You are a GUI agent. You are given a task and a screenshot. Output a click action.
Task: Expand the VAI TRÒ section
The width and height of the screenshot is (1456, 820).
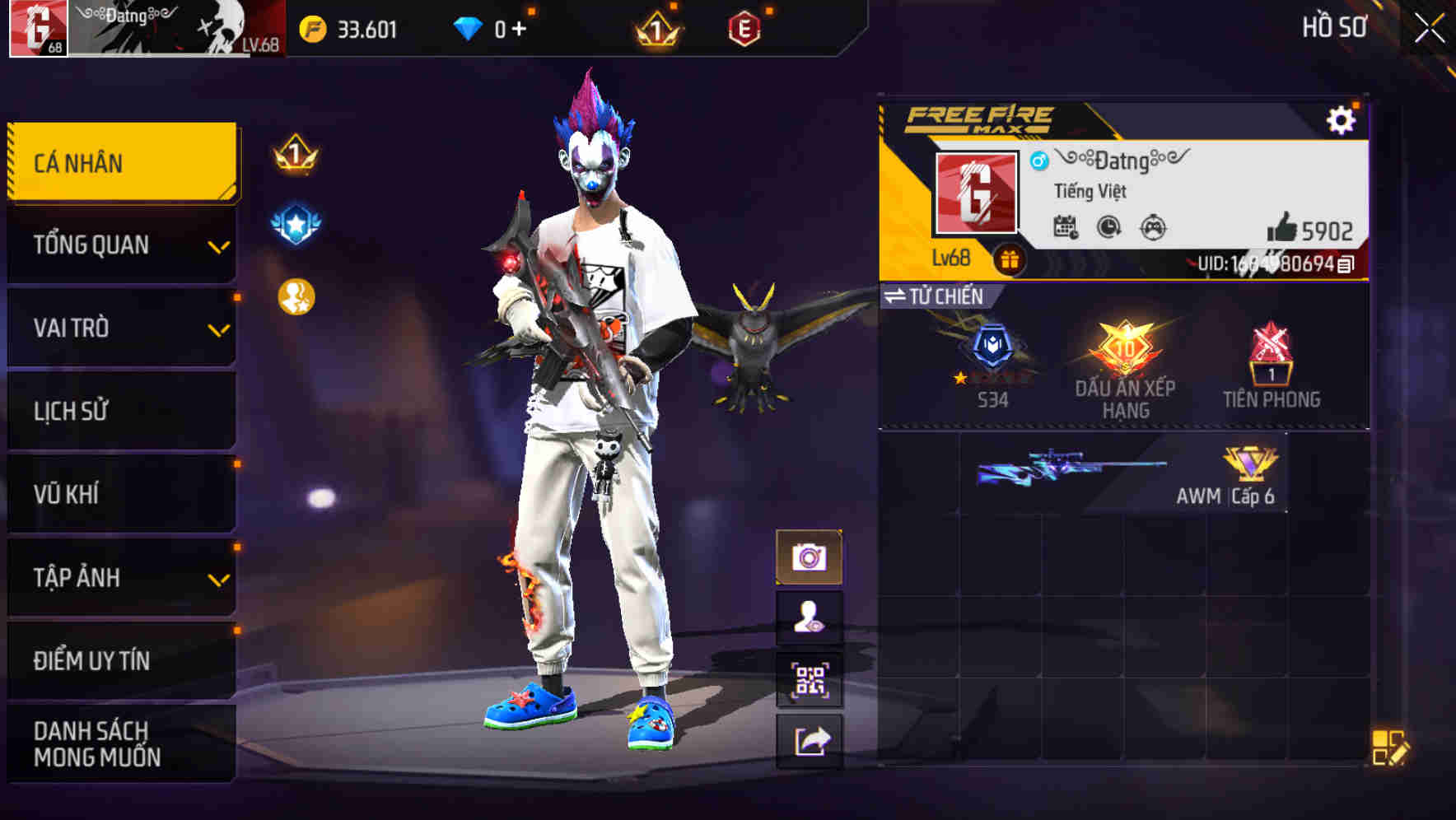[120, 328]
